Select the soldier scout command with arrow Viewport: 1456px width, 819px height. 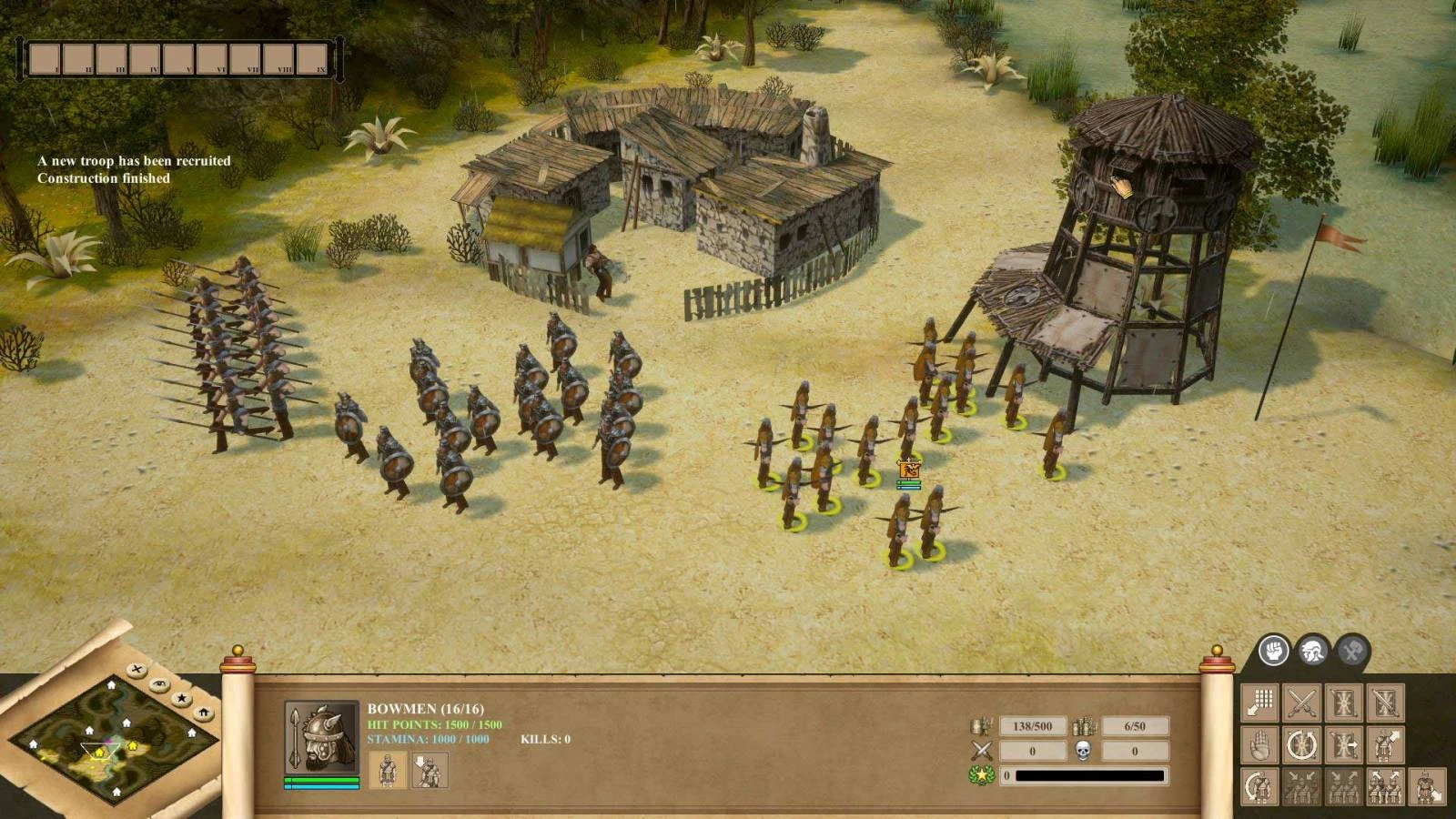coord(1384,744)
